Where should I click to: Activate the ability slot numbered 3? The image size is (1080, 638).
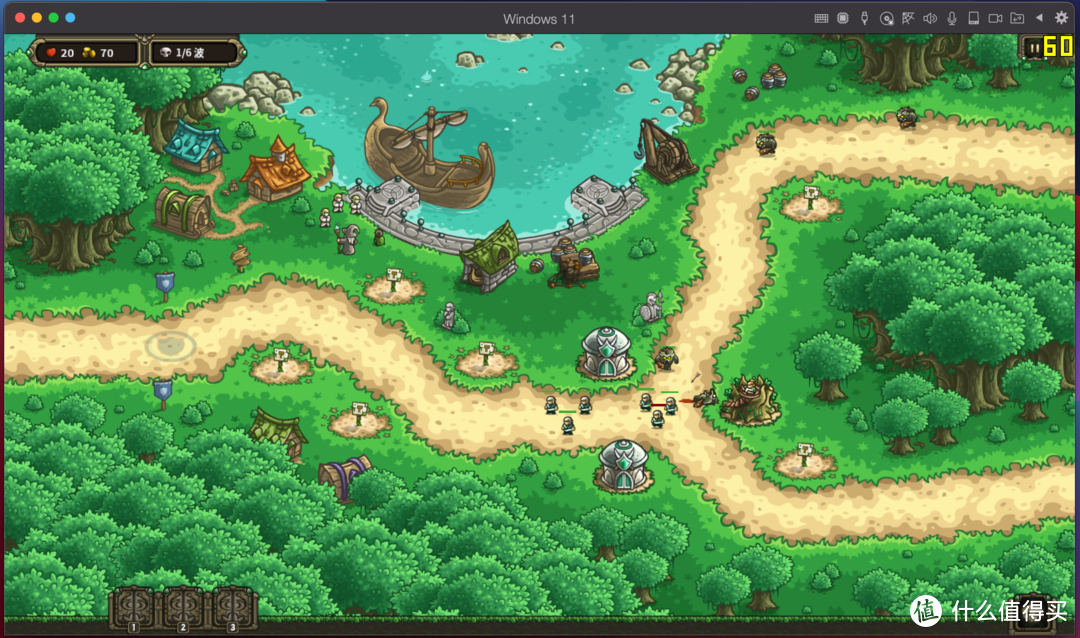point(233,606)
